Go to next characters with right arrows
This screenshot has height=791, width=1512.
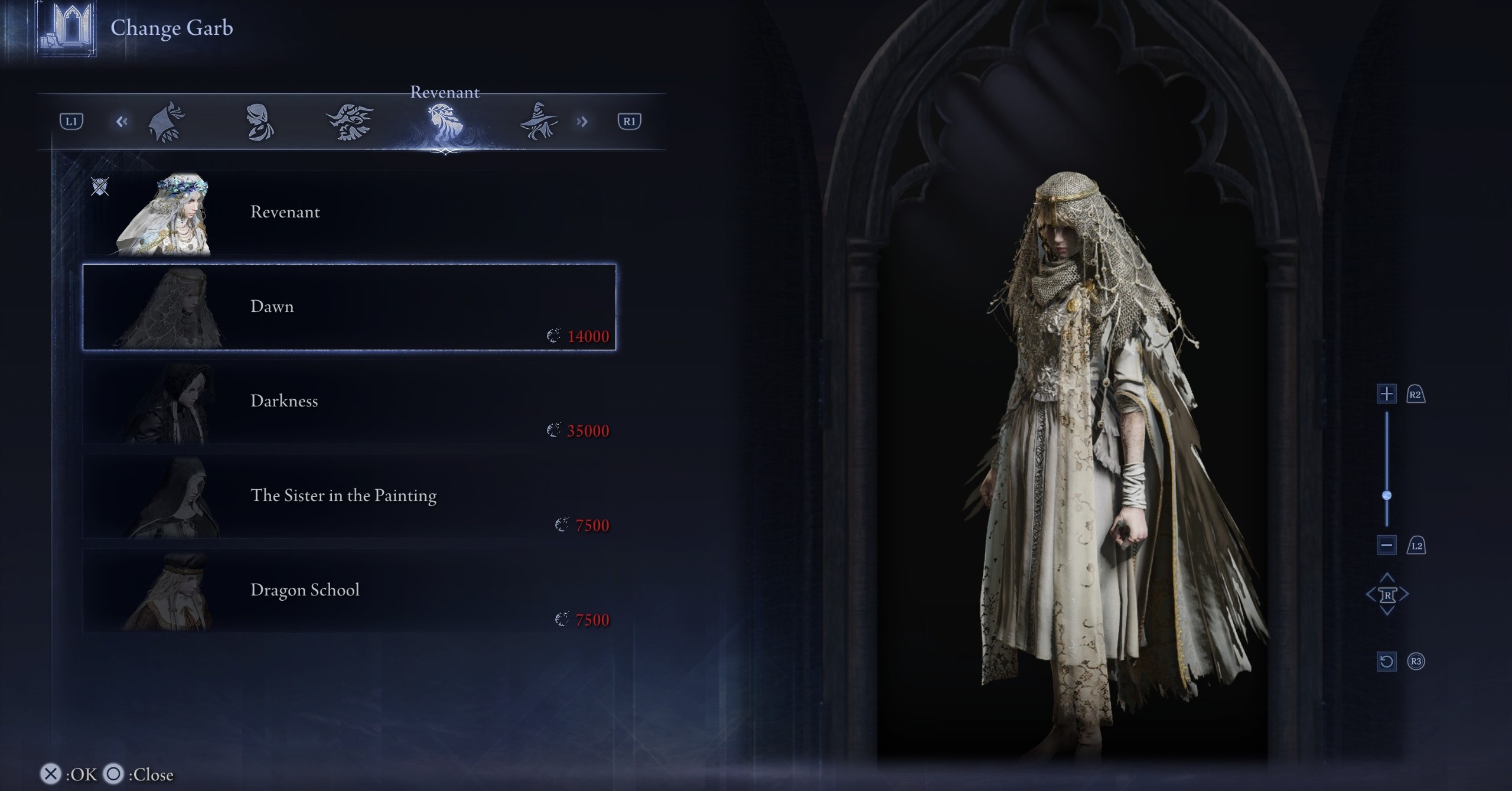point(582,122)
